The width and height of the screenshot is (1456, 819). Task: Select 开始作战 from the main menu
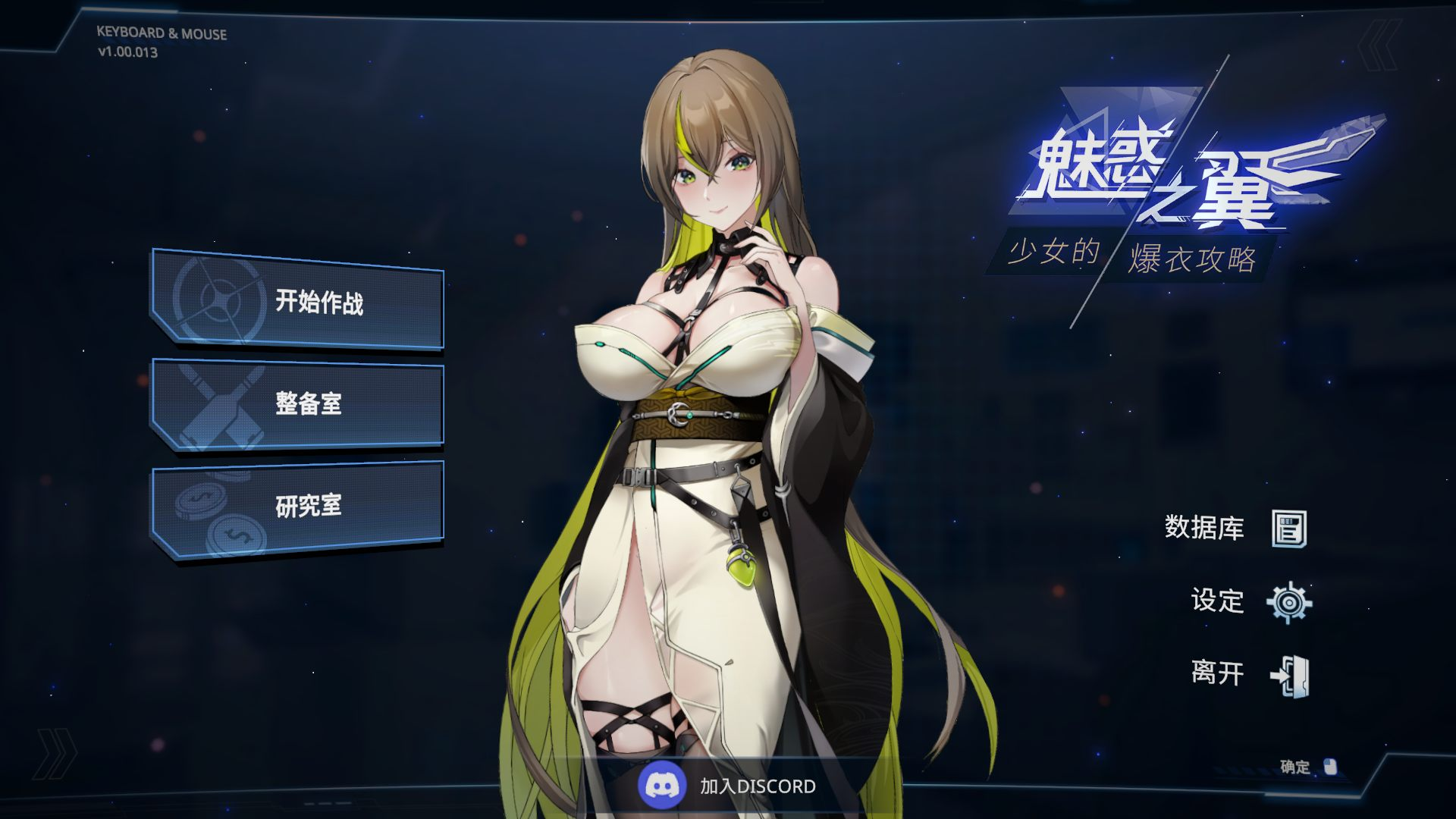click(322, 303)
